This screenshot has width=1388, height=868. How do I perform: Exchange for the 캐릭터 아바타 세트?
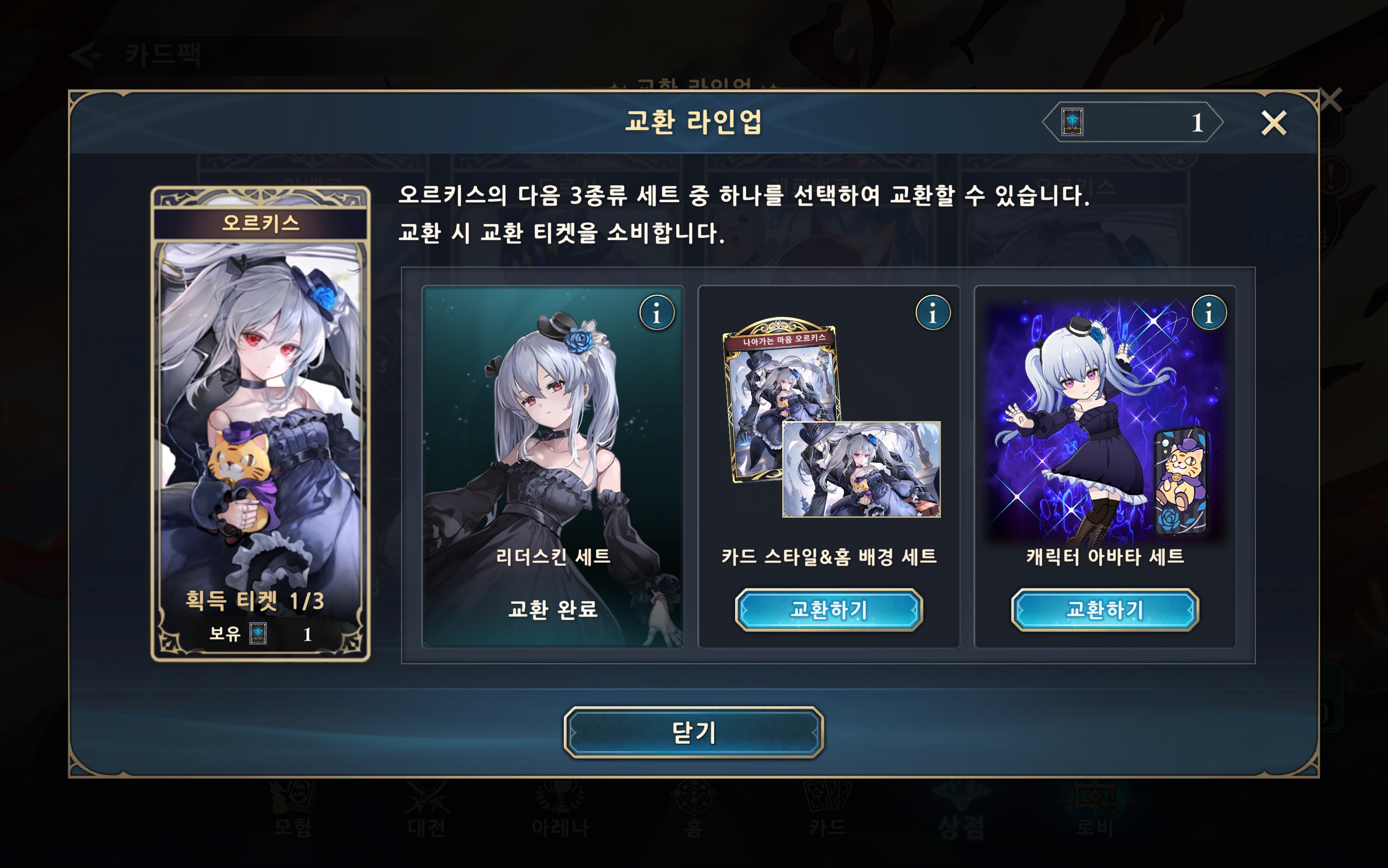click(x=1104, y=610)
